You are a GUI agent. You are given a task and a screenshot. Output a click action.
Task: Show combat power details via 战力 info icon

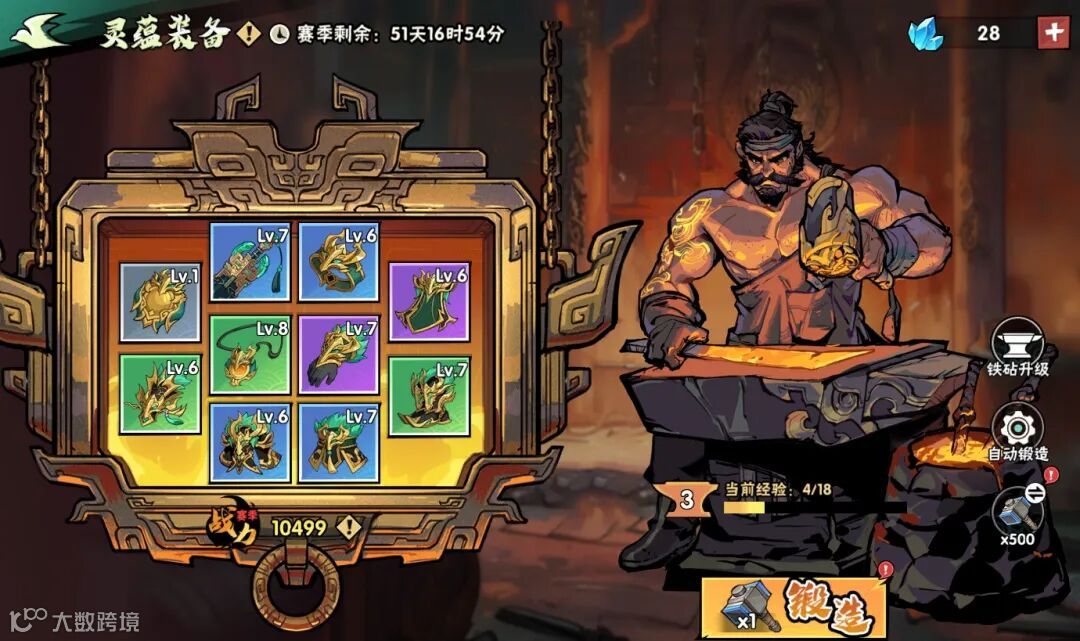point(349,526)
